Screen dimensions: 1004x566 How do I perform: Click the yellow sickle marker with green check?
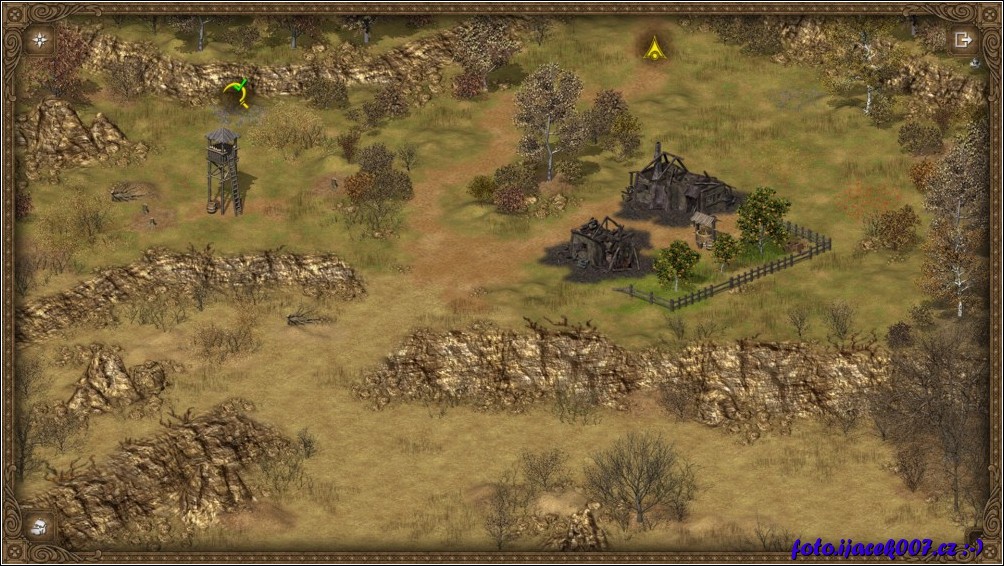coord(237,93)
